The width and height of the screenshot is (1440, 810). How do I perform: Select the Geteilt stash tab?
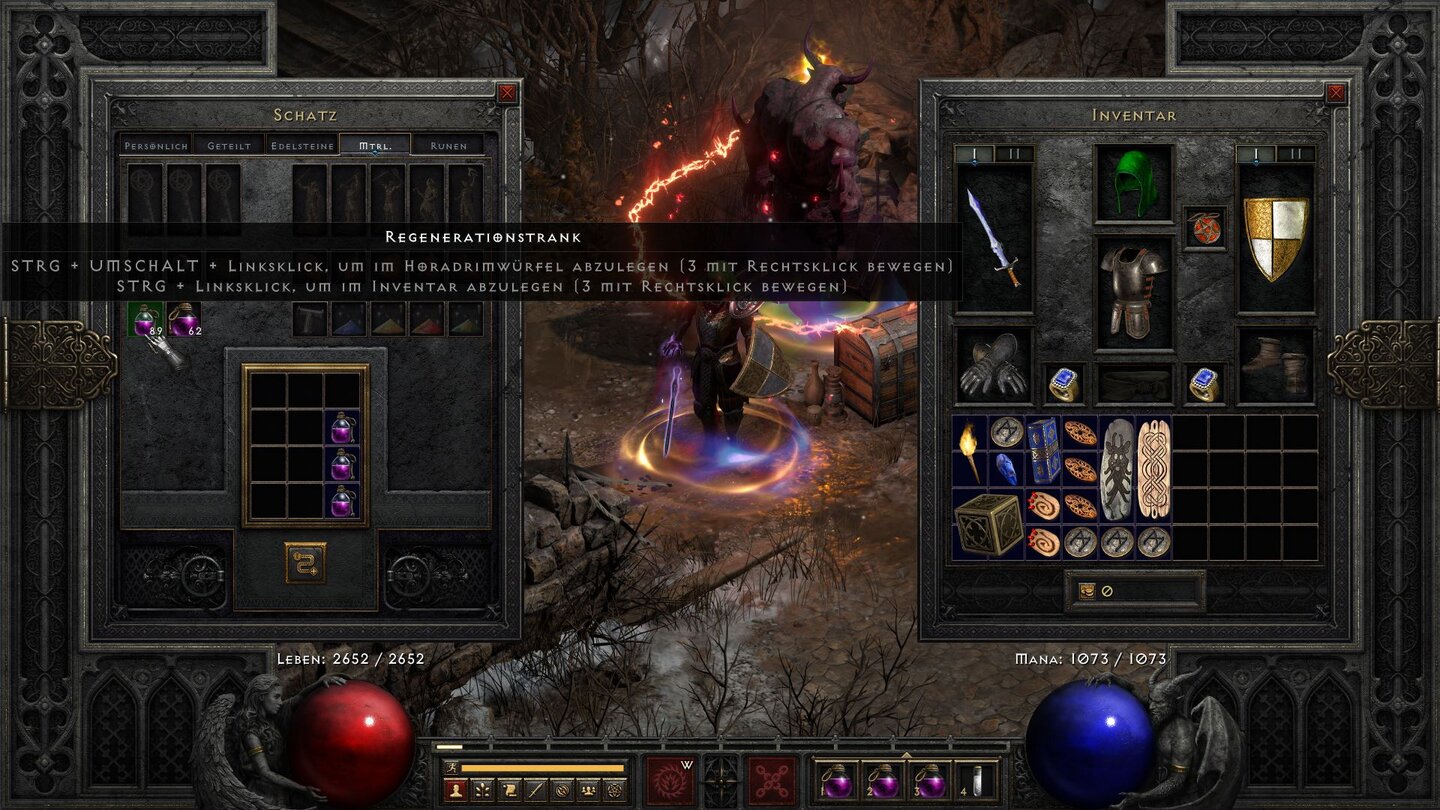(230, 145)
